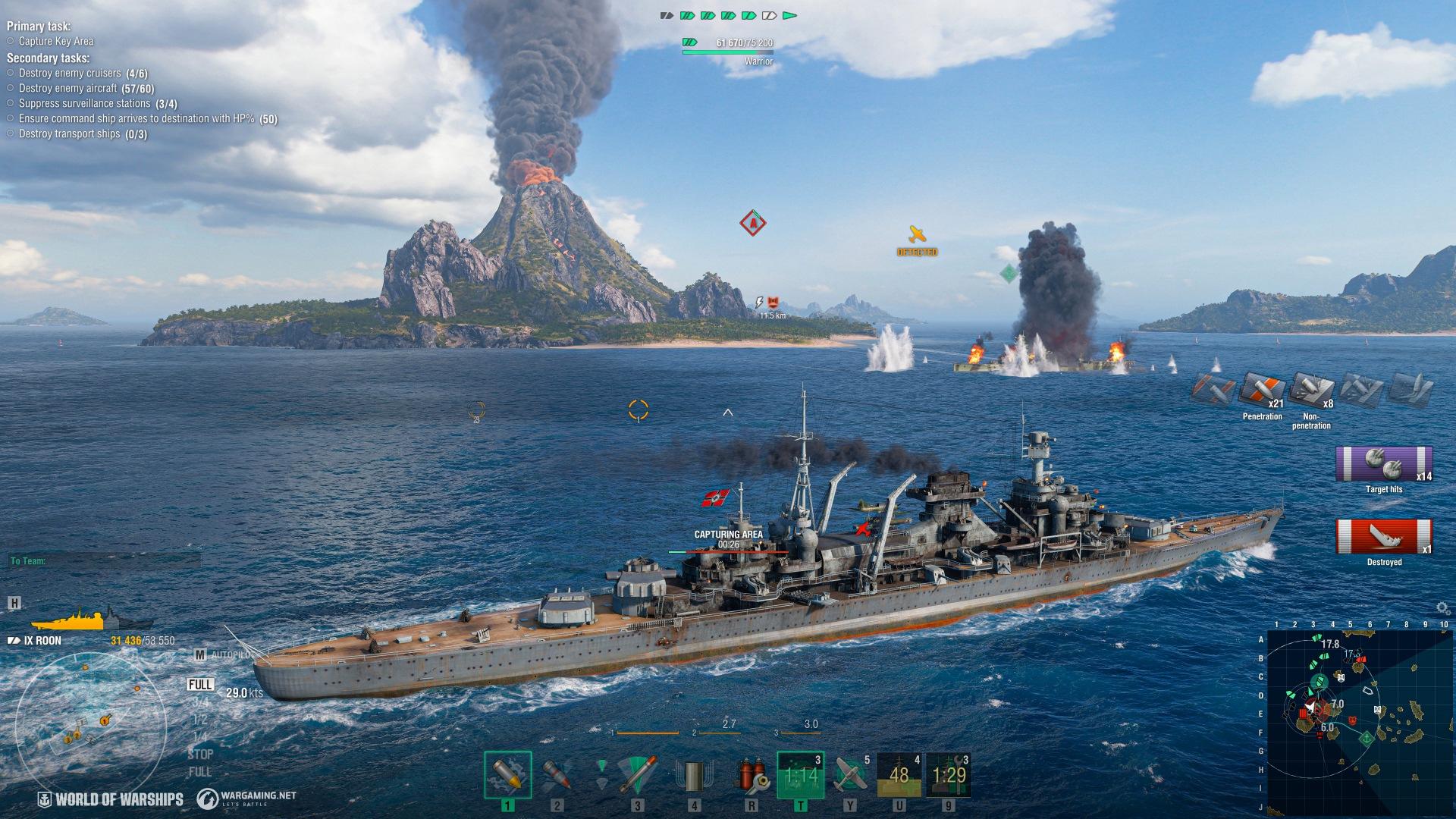Activate the Damage Control Party consumable
Image resolution: width=1456 pixels, height=819 pixels.
(751, 775)
